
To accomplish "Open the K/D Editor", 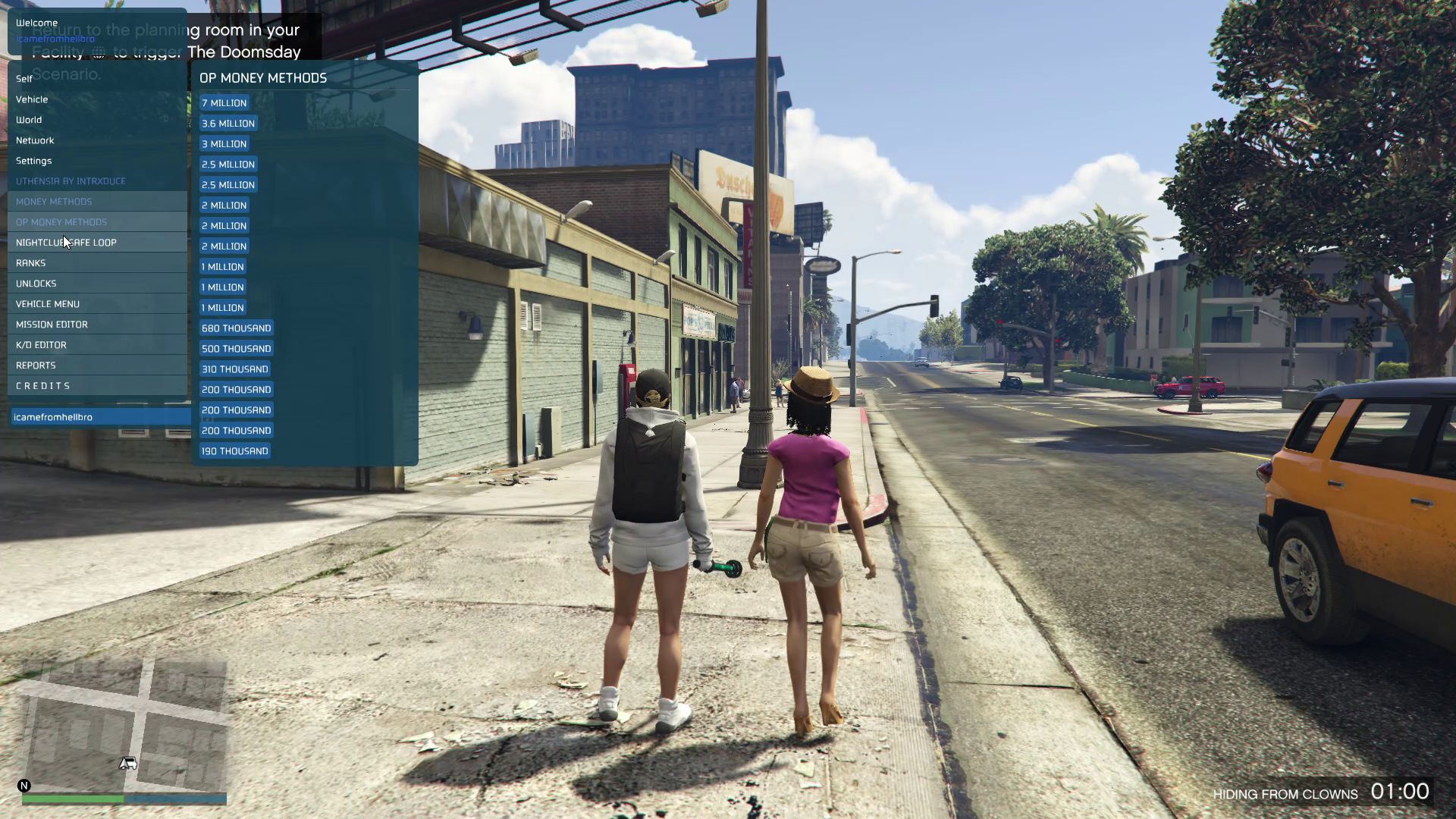I will [x=41, y=345].
